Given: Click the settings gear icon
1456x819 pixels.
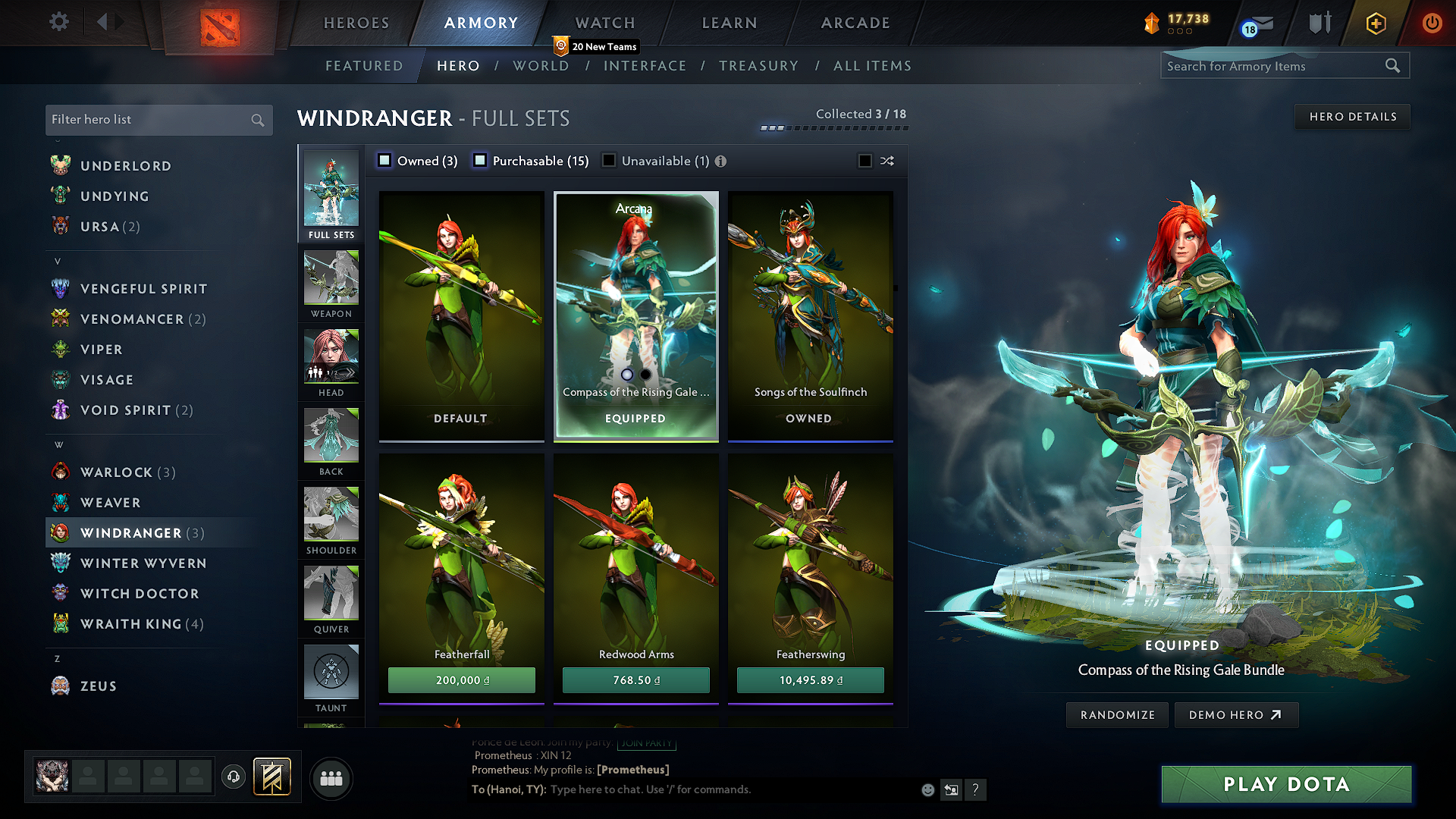Looking at the screenshot, I should (58, 22).
